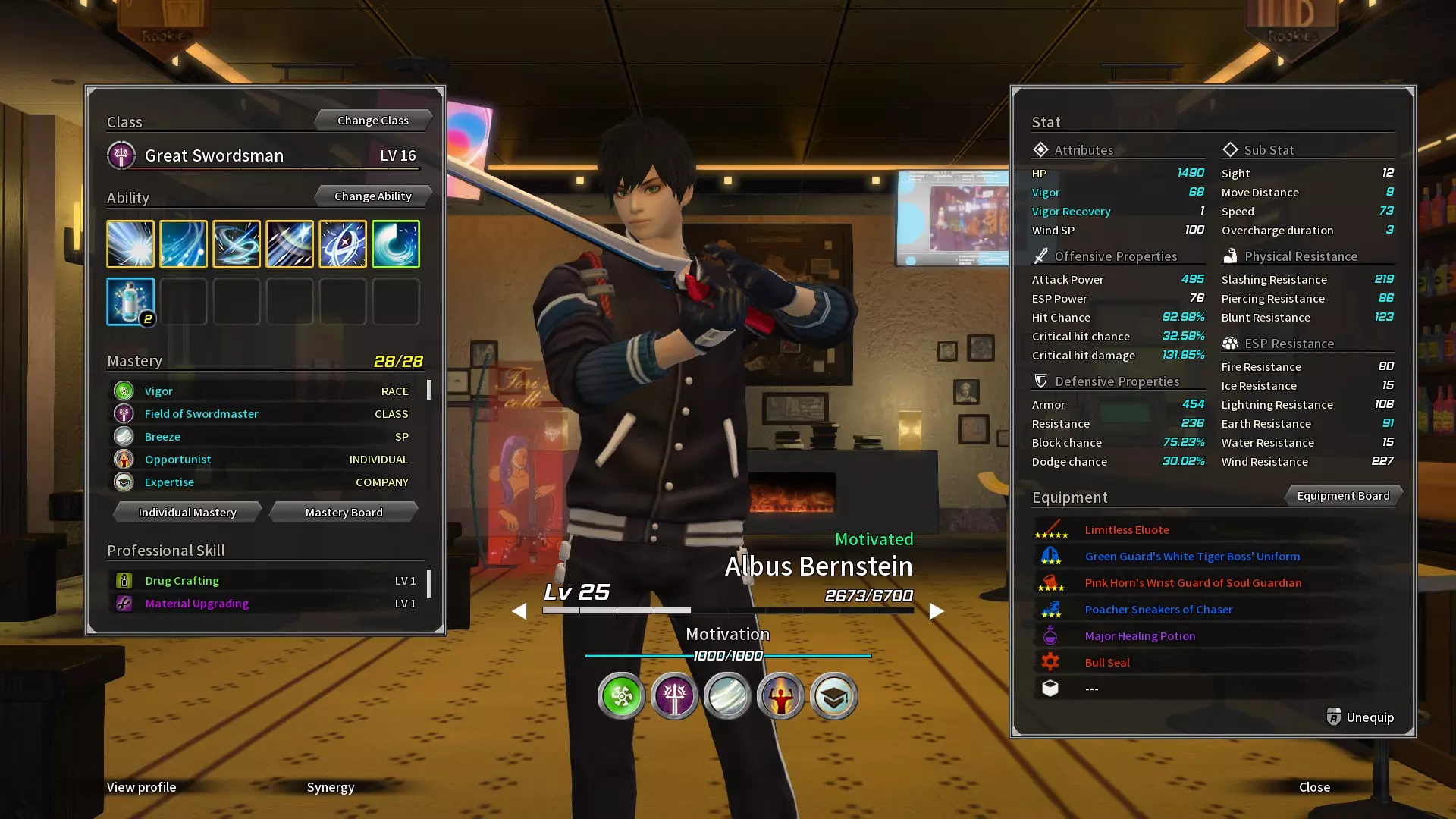View profile of Albus Bernstein
The height and width of the screenshot is (819, 1456).
click(141, 787)
